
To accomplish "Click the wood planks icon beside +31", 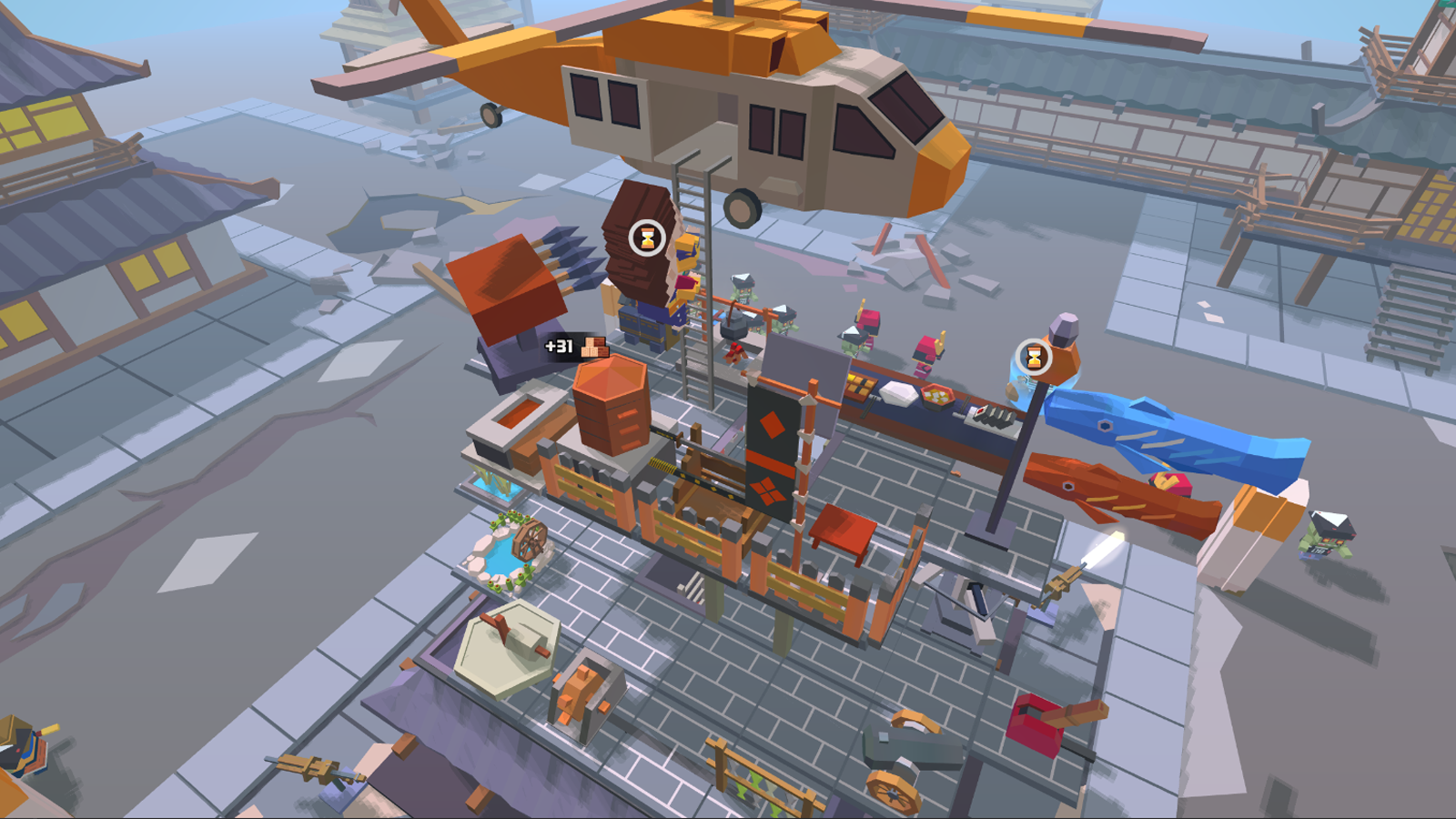I will pyautogui.click(x=597, y=347).
